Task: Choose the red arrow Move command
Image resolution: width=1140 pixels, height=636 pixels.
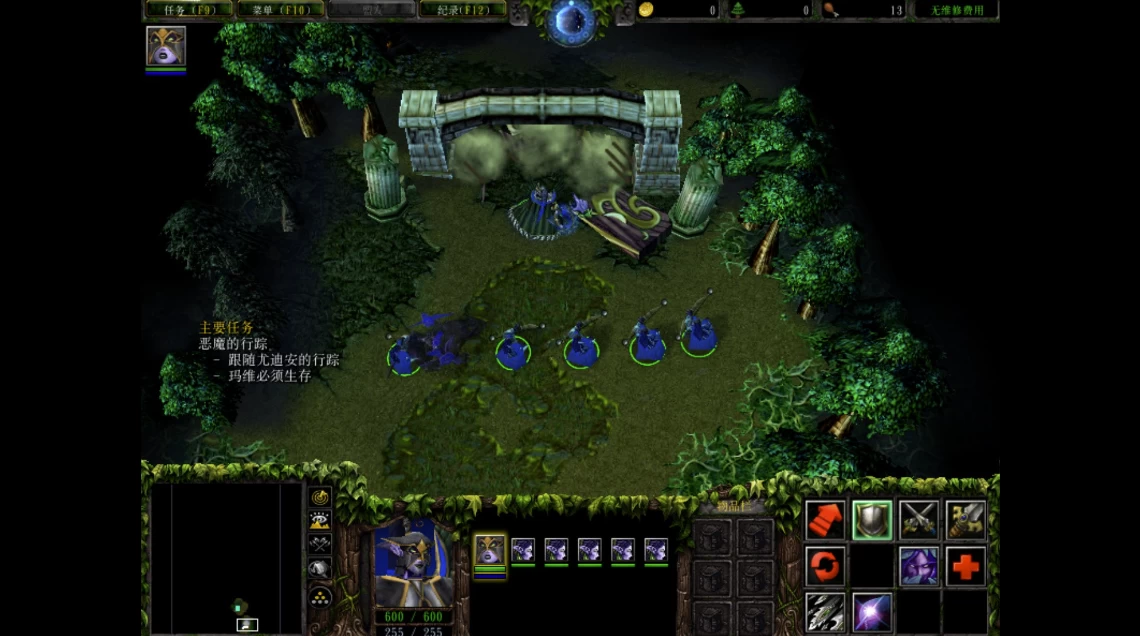Action: tap(825, 520)
